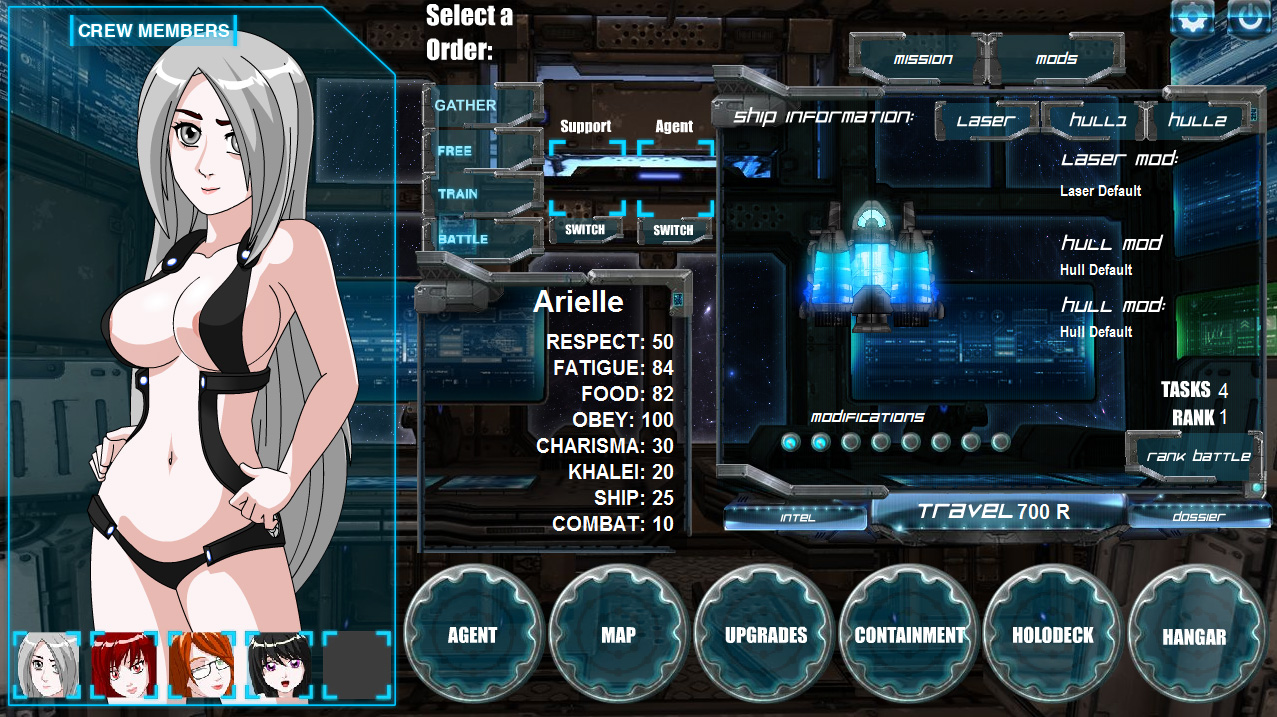Image resolution: width=1277 pixels, height=717 pixels.
Task: Select the red-haired crew member portrait
Action: coord(125,665)
